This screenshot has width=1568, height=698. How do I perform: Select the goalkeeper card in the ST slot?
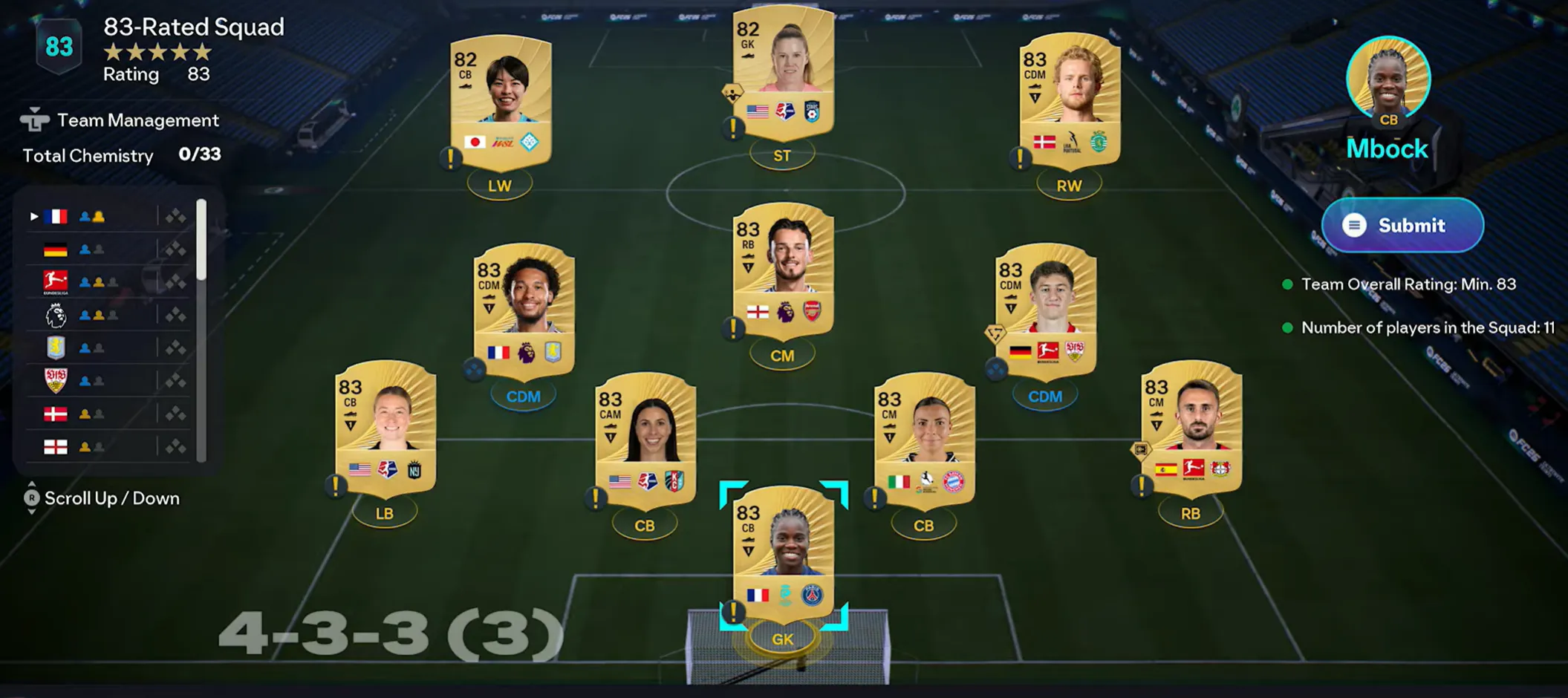(x=783, y=74)
